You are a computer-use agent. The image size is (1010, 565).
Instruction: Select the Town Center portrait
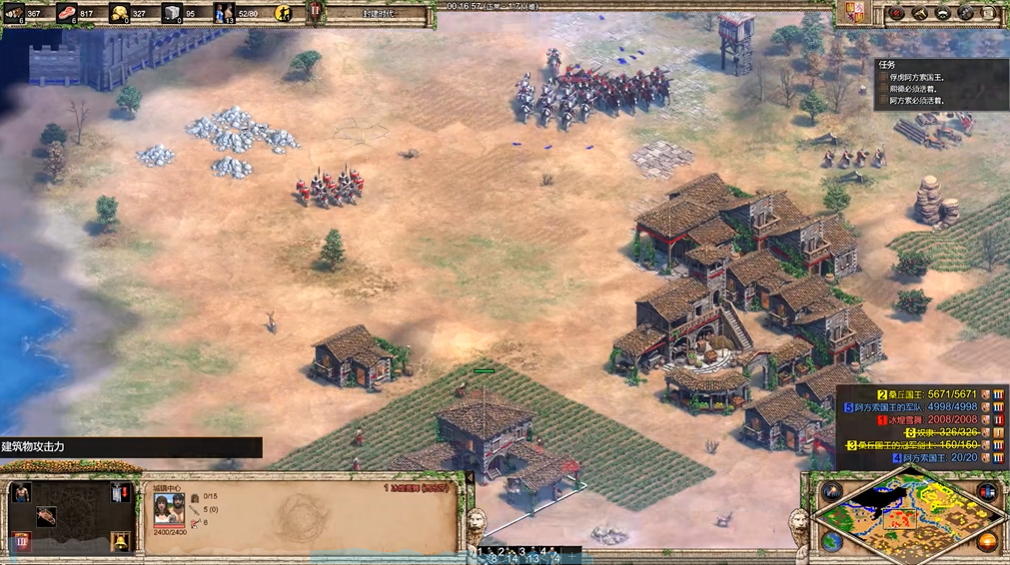(x=169, y=509)
